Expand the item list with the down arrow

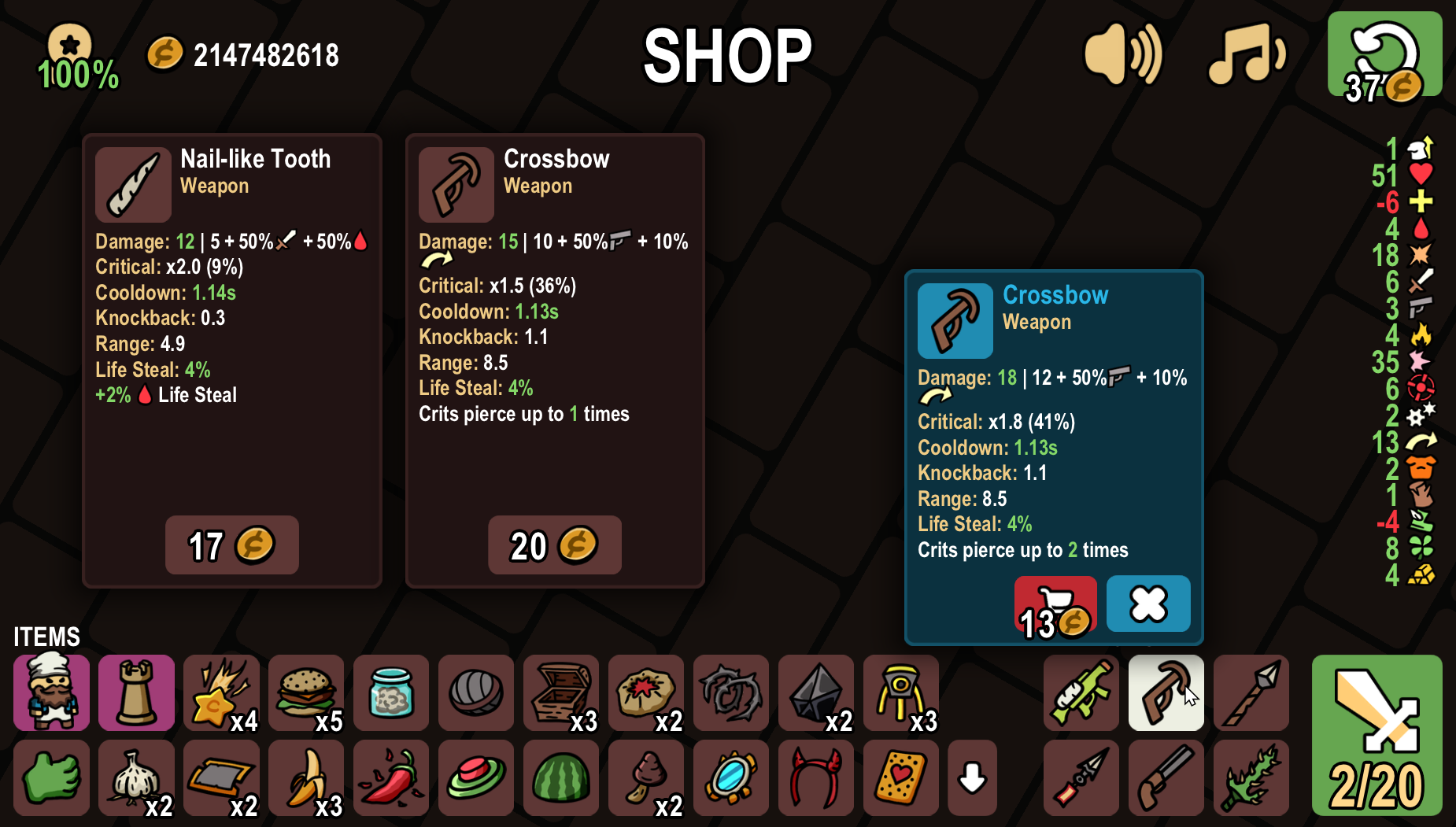click(972, 777)
